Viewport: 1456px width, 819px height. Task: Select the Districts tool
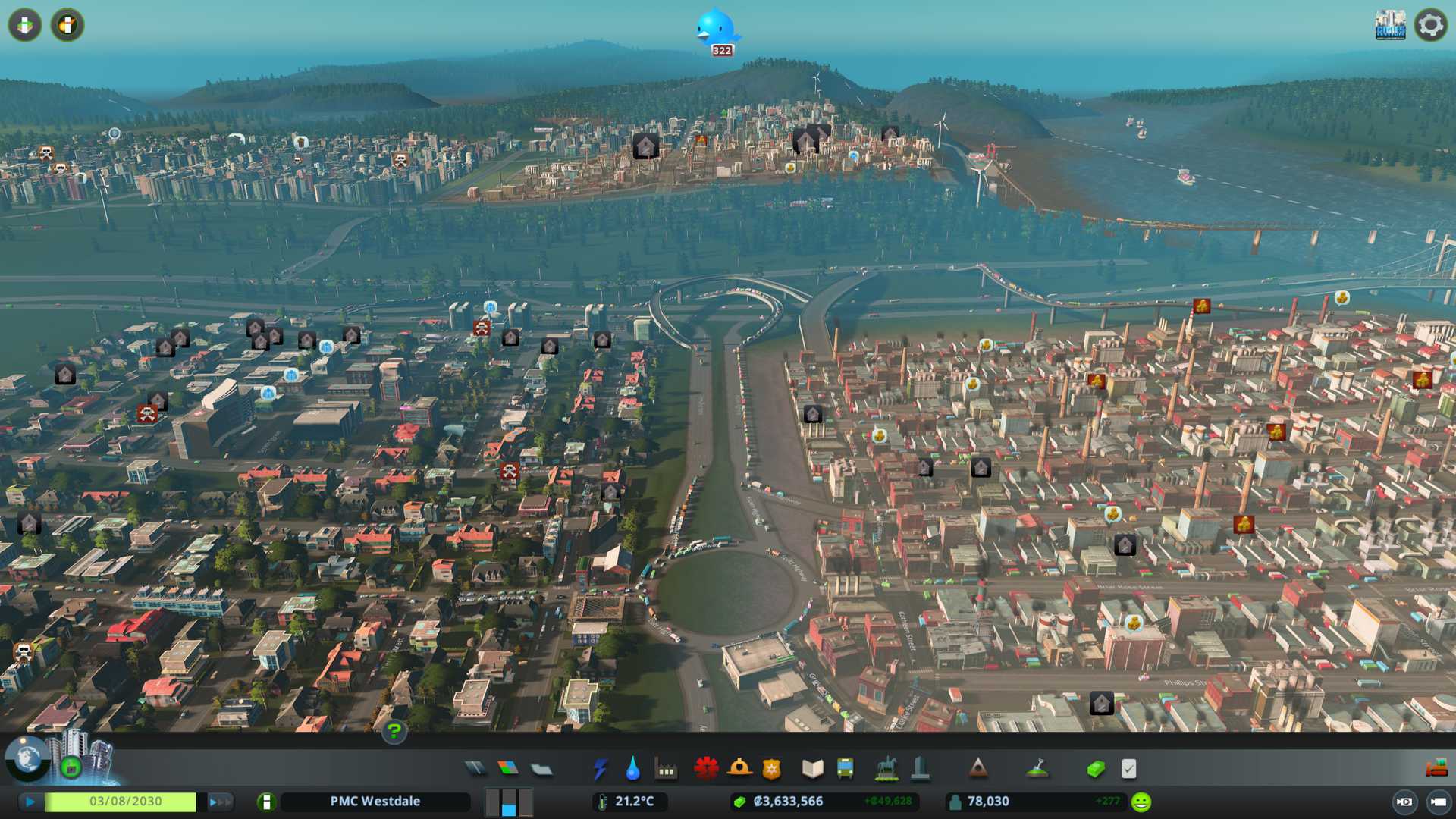[x=541, y=769]
